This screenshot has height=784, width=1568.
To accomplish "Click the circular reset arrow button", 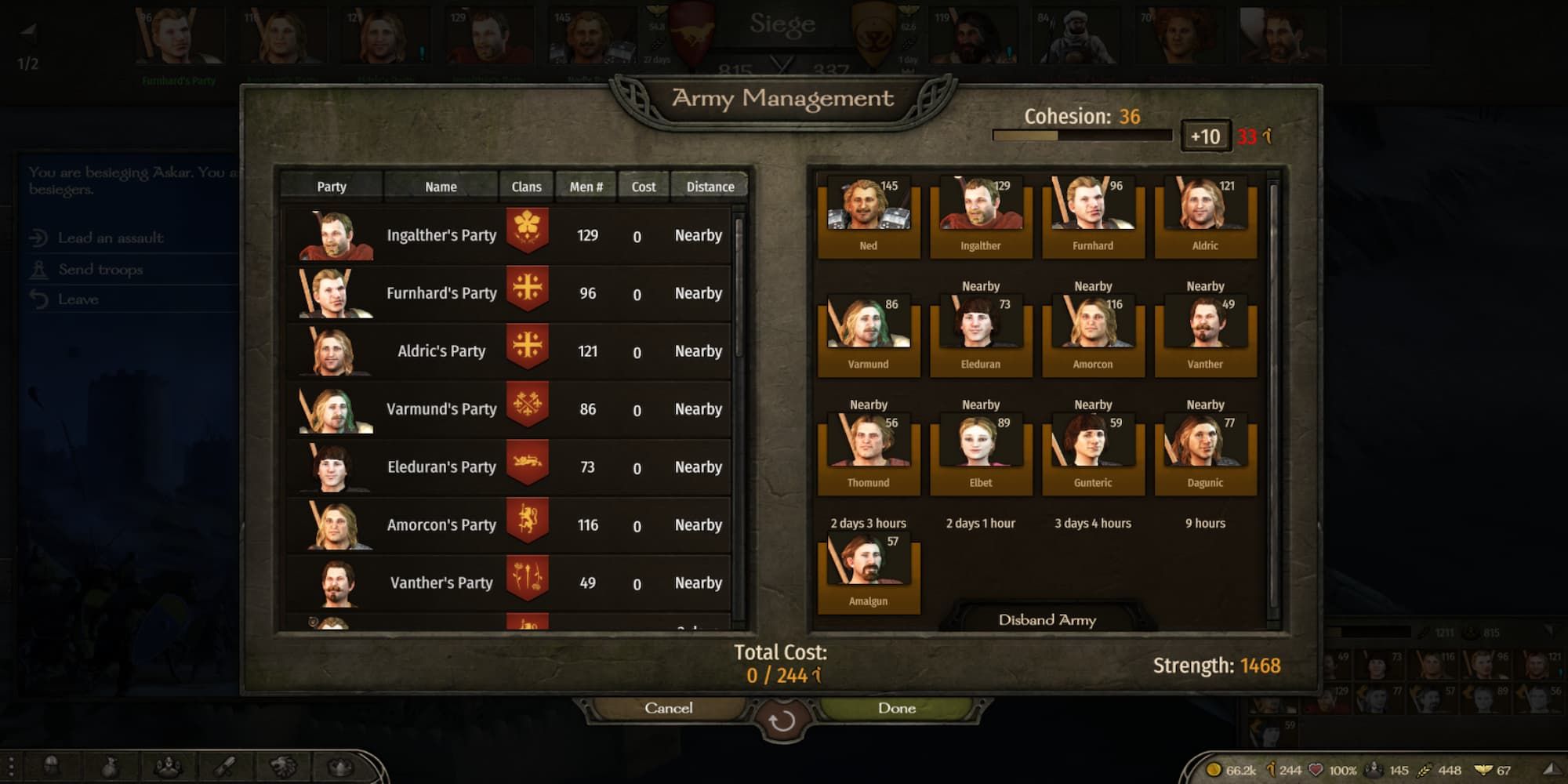I will (x=782, y=721).
